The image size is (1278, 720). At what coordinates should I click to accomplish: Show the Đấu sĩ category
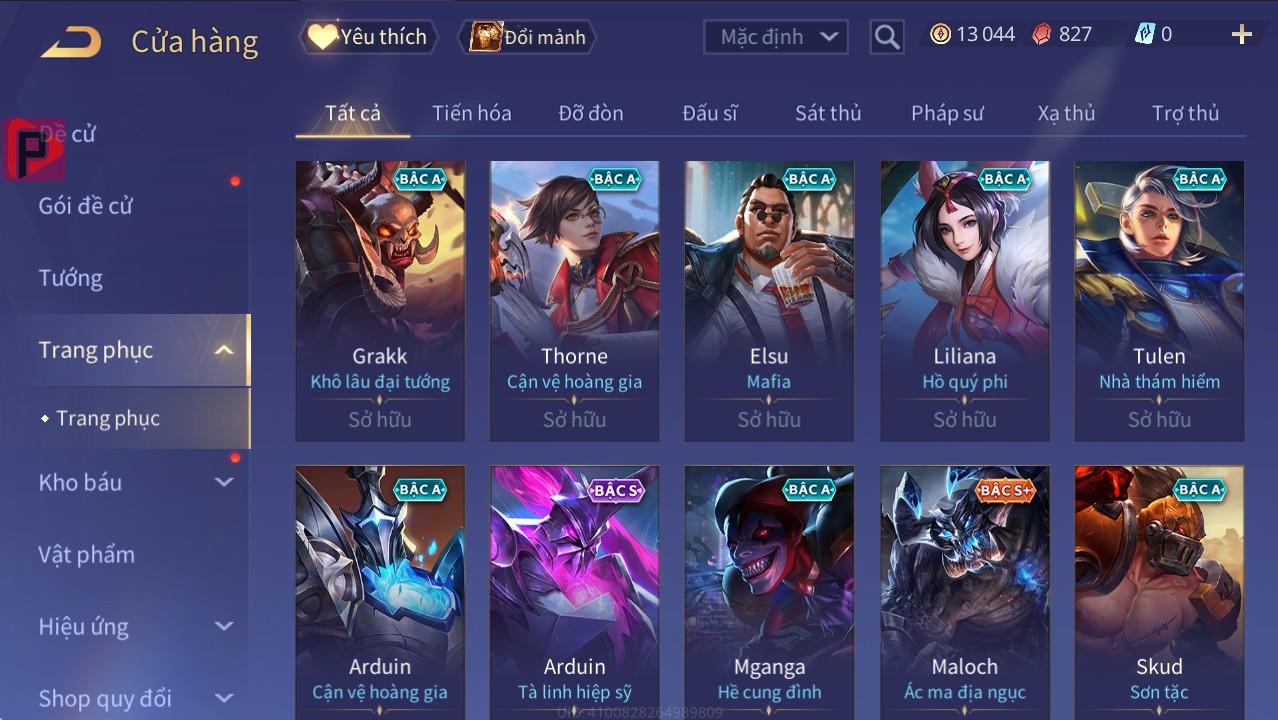[709, 113]
